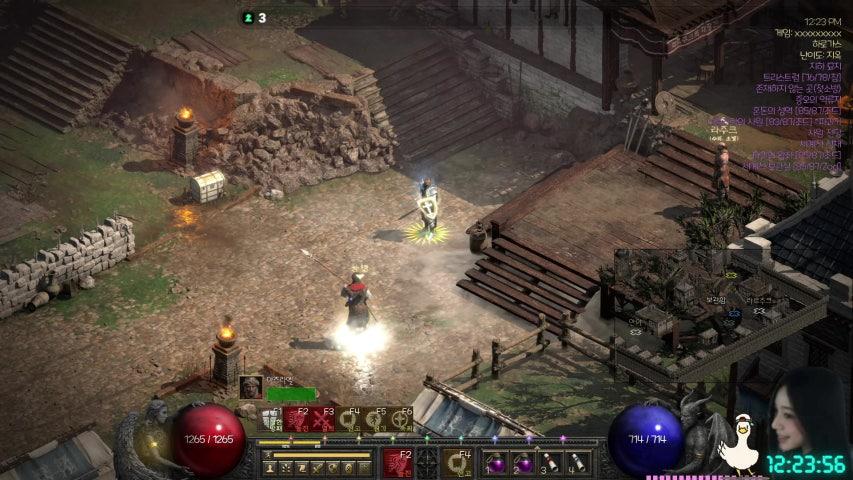Screen dimensions: 853x480
Task: Select the F1 gray shield skill
Action: (271, 418)
